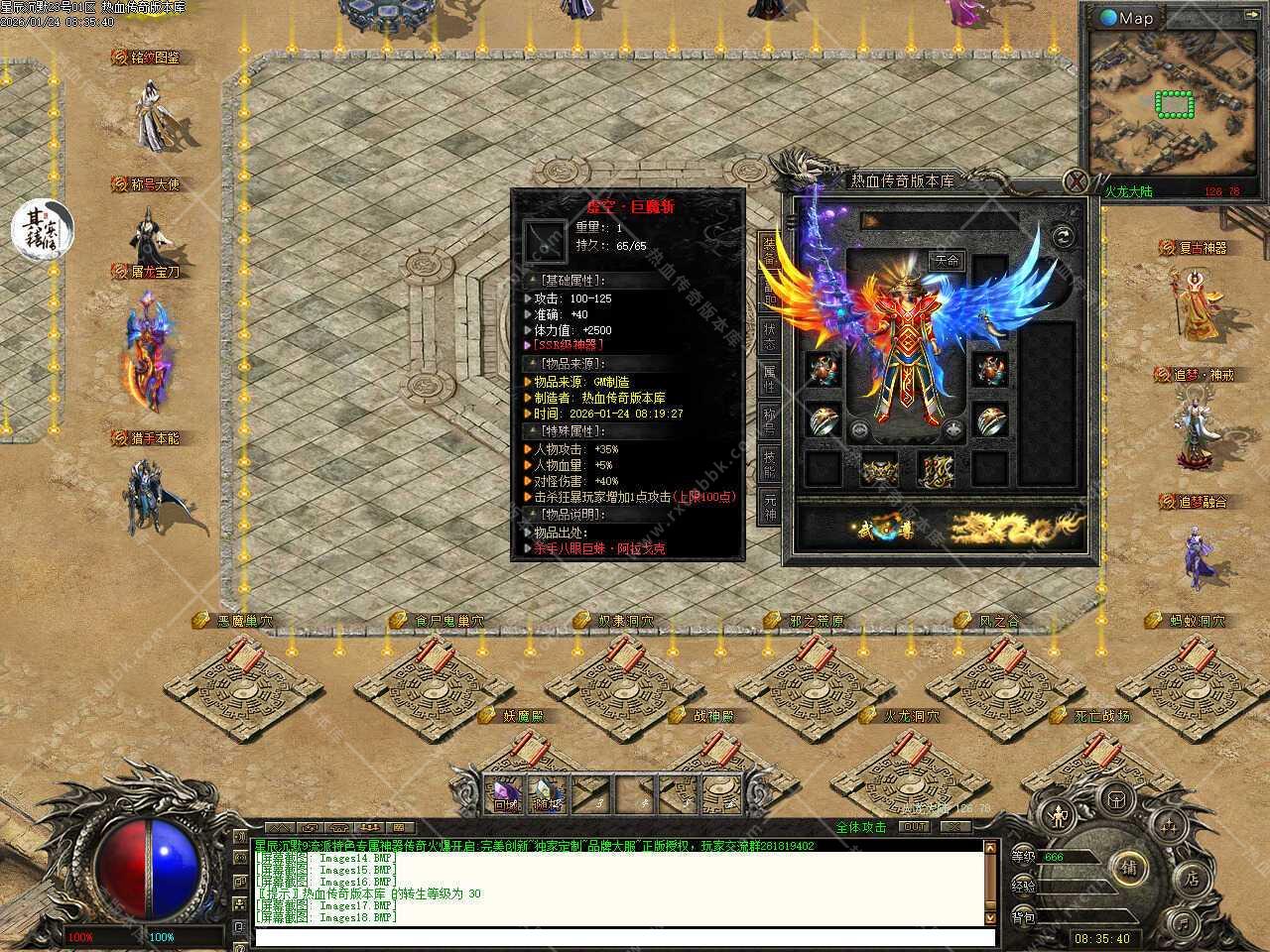1270x952 pixels.
Task: Click the round 铺 button
Action: 1128,867
